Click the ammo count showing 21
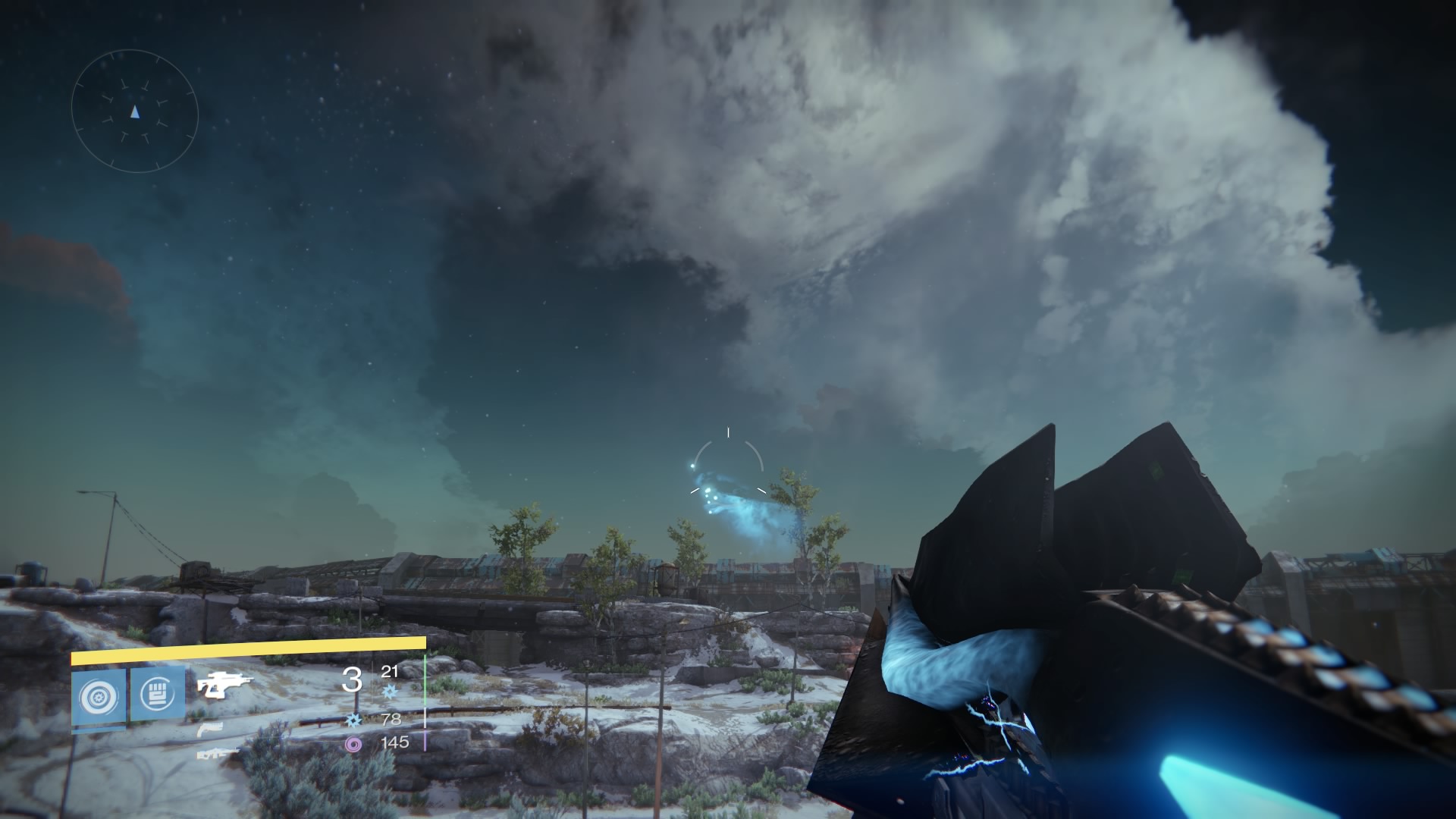The height and width of the screenshot is (819, 1456). (390, 671)
